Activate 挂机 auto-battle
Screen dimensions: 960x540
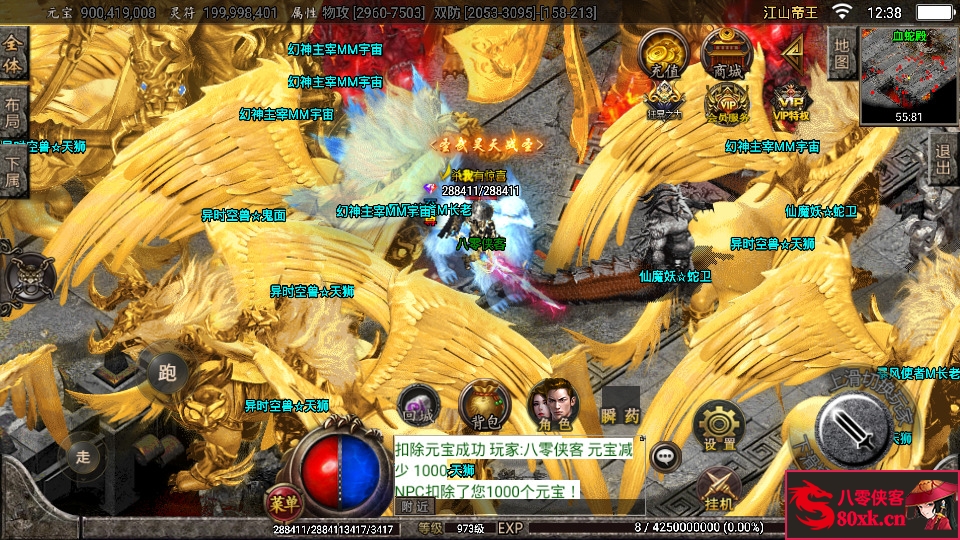coord(718,490)
